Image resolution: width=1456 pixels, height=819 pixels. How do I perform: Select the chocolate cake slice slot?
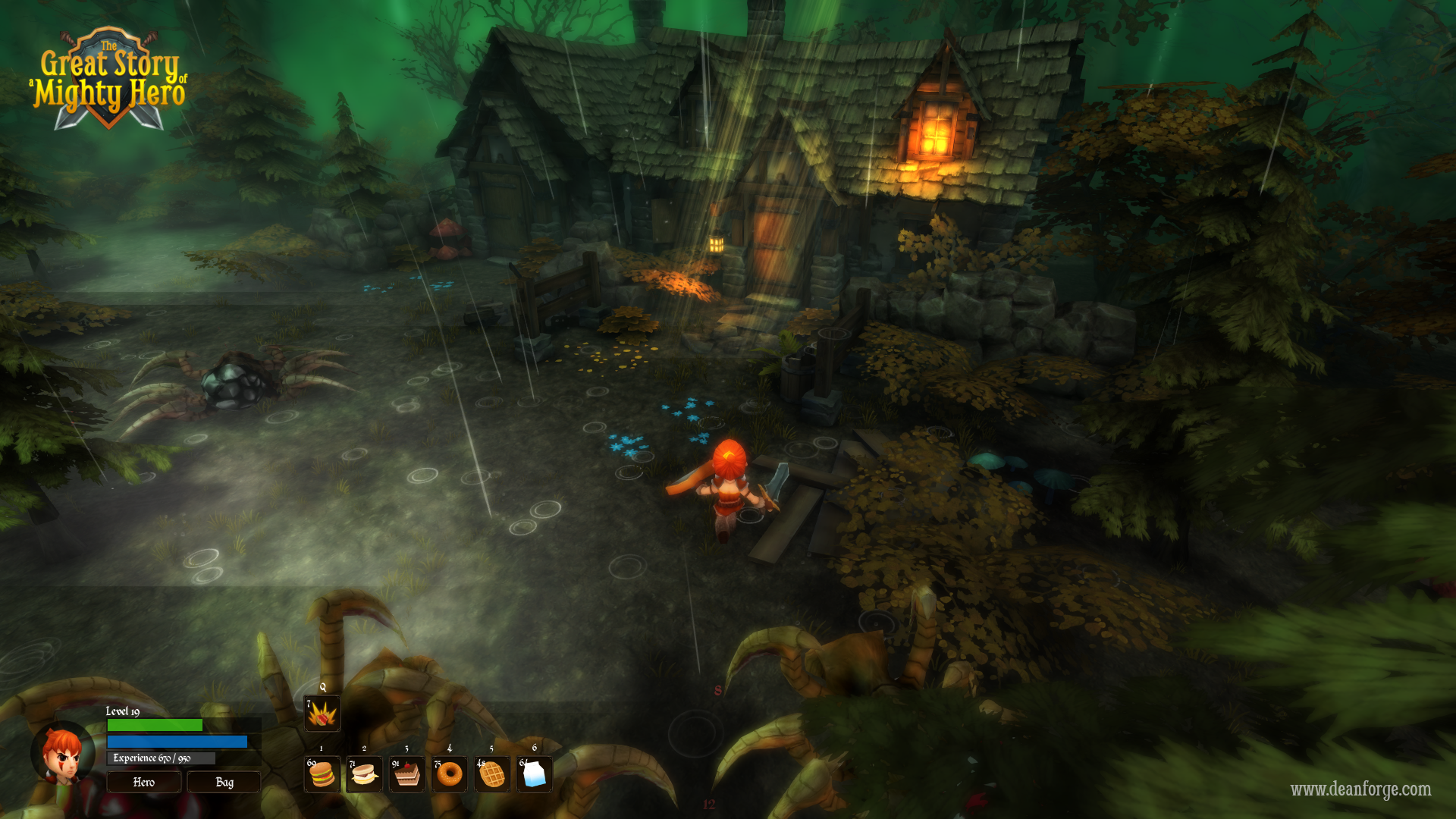[x=407, y=774]
